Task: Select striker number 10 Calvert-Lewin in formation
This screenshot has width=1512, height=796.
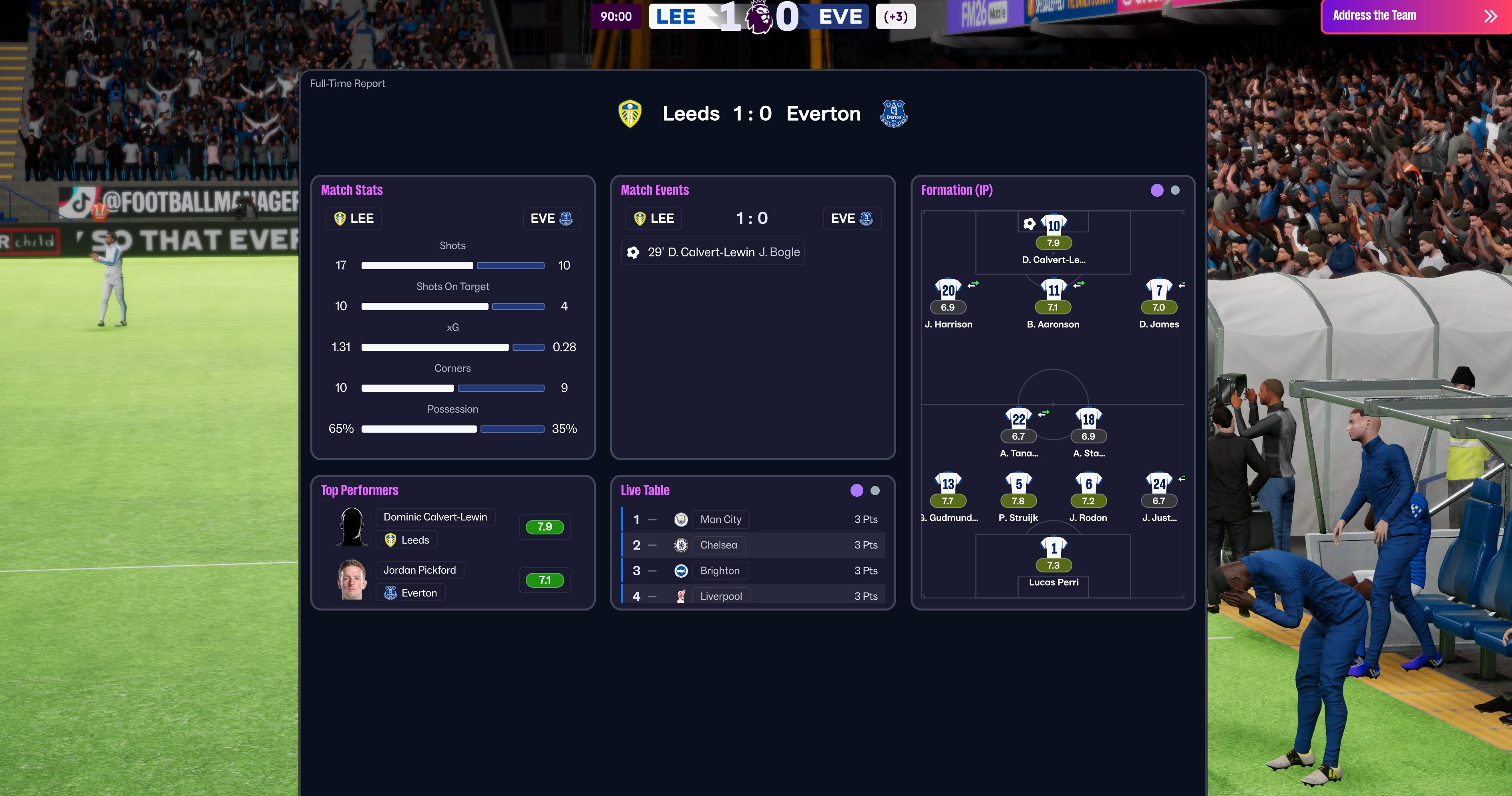Action: (x=1054, y=226)
